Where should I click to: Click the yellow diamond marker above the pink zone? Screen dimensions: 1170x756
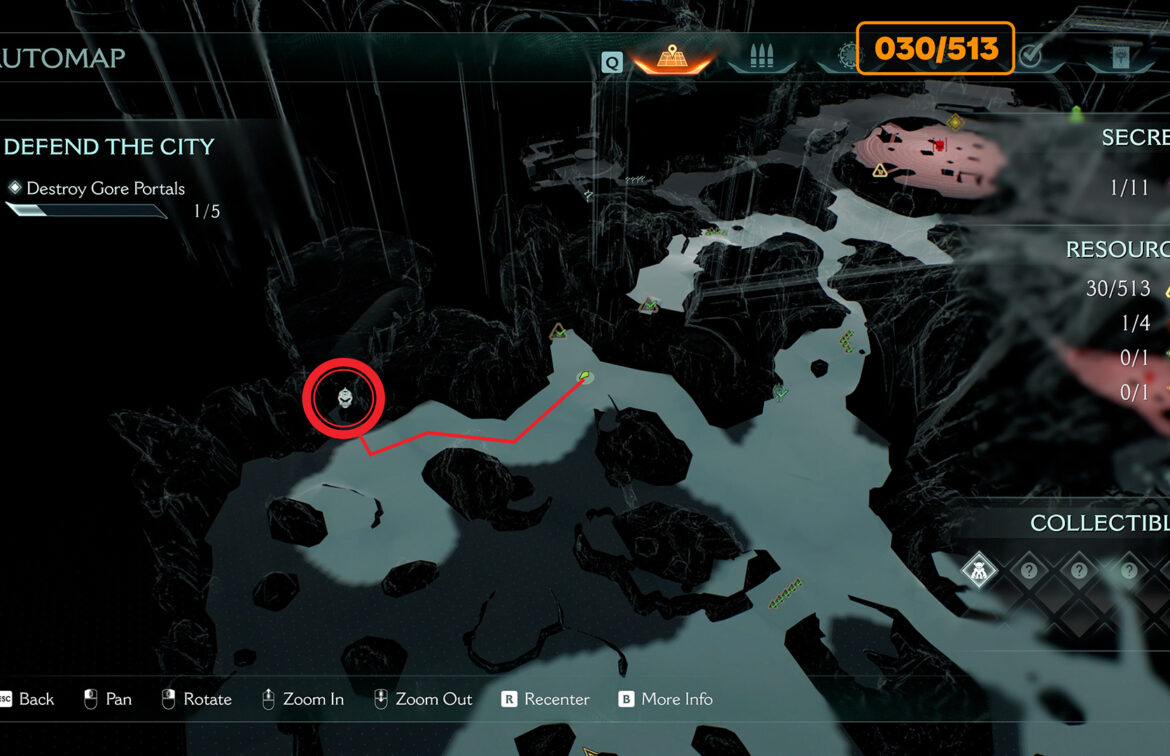955,122
